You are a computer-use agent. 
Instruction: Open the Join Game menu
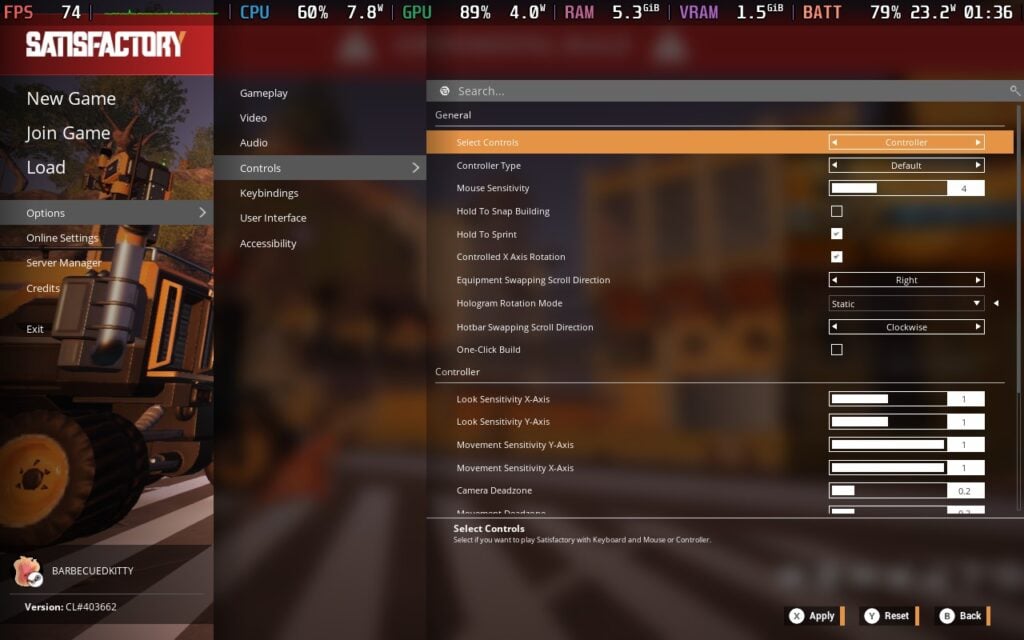(x=68, y=133)
